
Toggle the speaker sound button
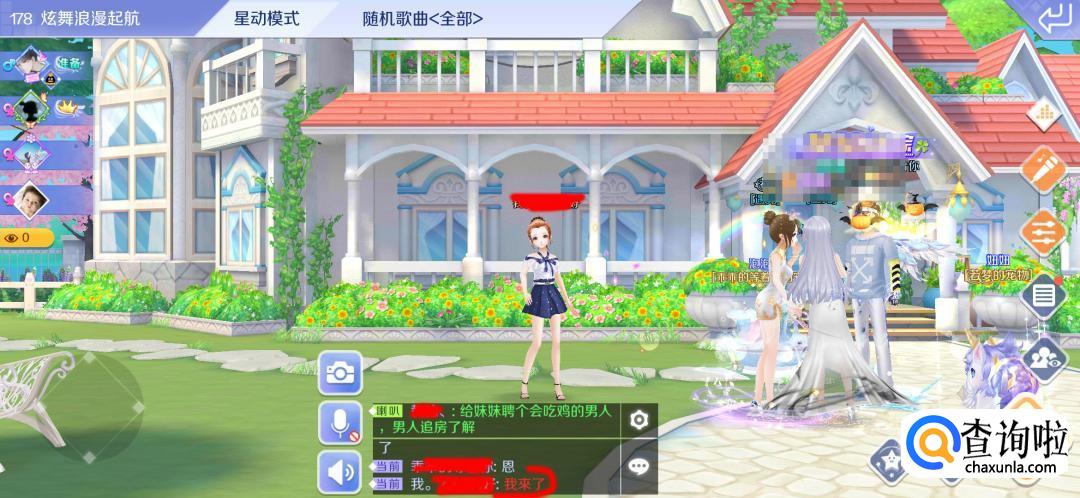point(340,471)
